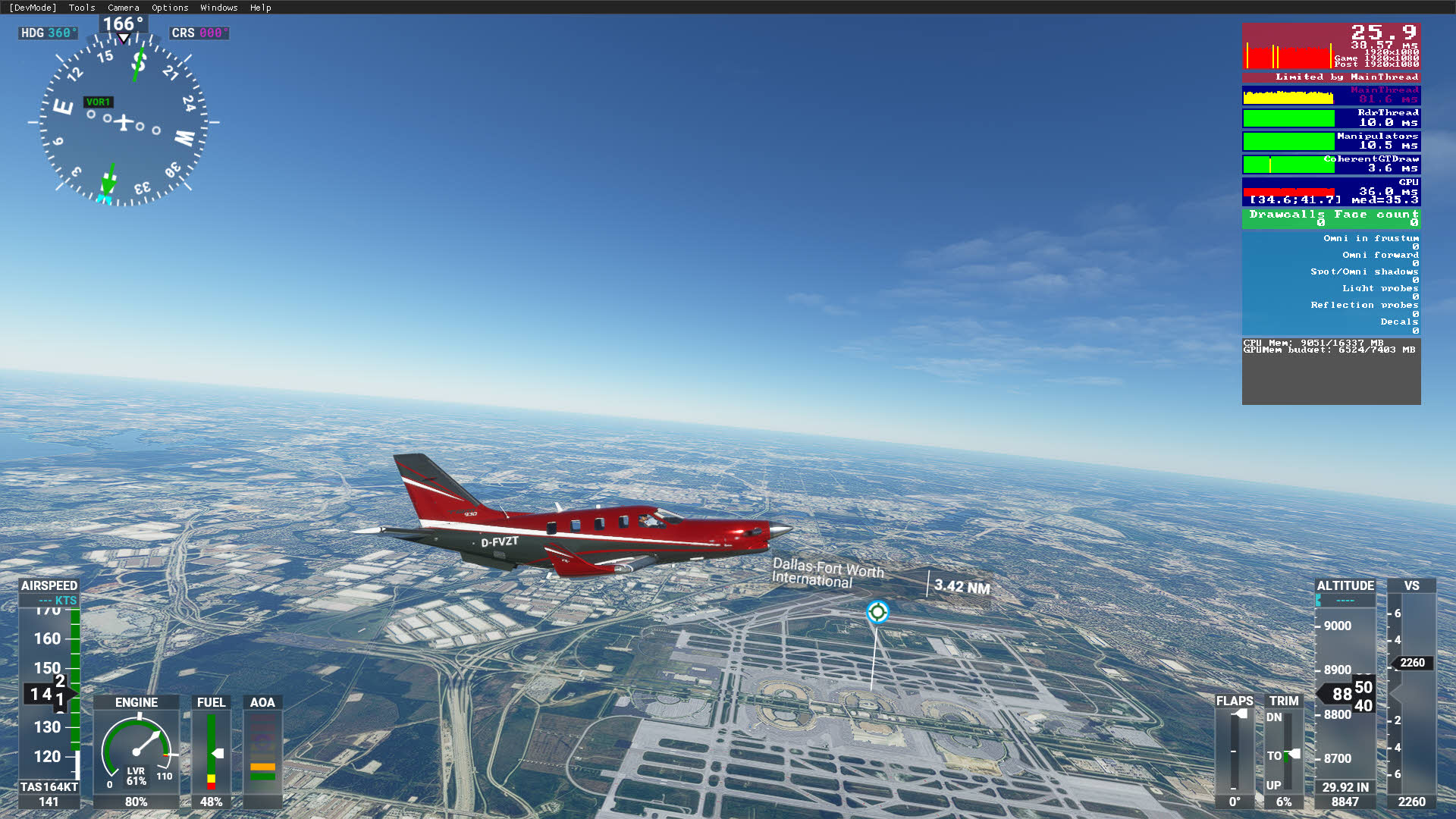The height and width of the screenshot is (819, 1456).
Task: Click the AOA indicator strip
Action: (263, 751)
